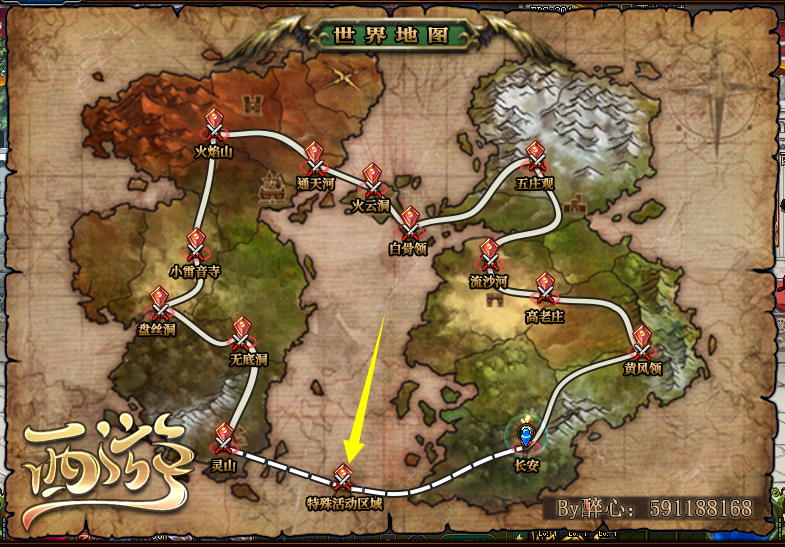Travel to the 火焰山 map marker
This screenshot has width=785, height=547.
click(x=213, y=125)
